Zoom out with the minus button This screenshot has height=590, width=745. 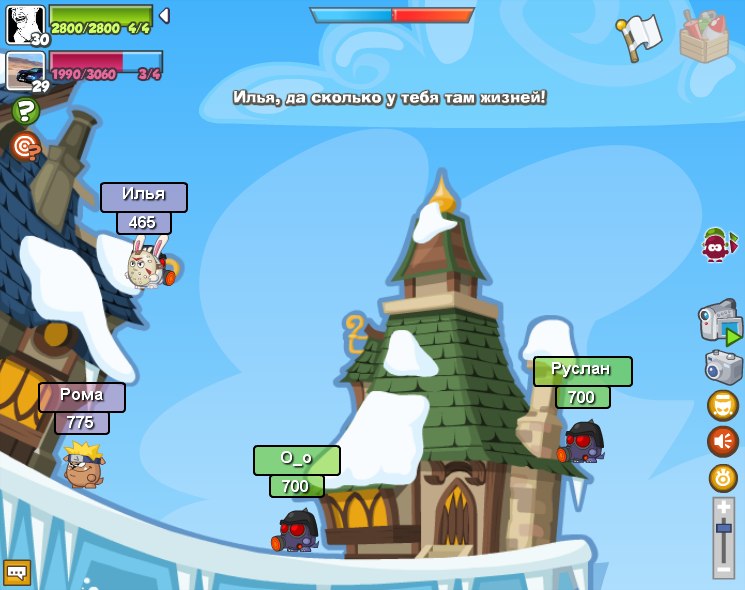(723, 569)
